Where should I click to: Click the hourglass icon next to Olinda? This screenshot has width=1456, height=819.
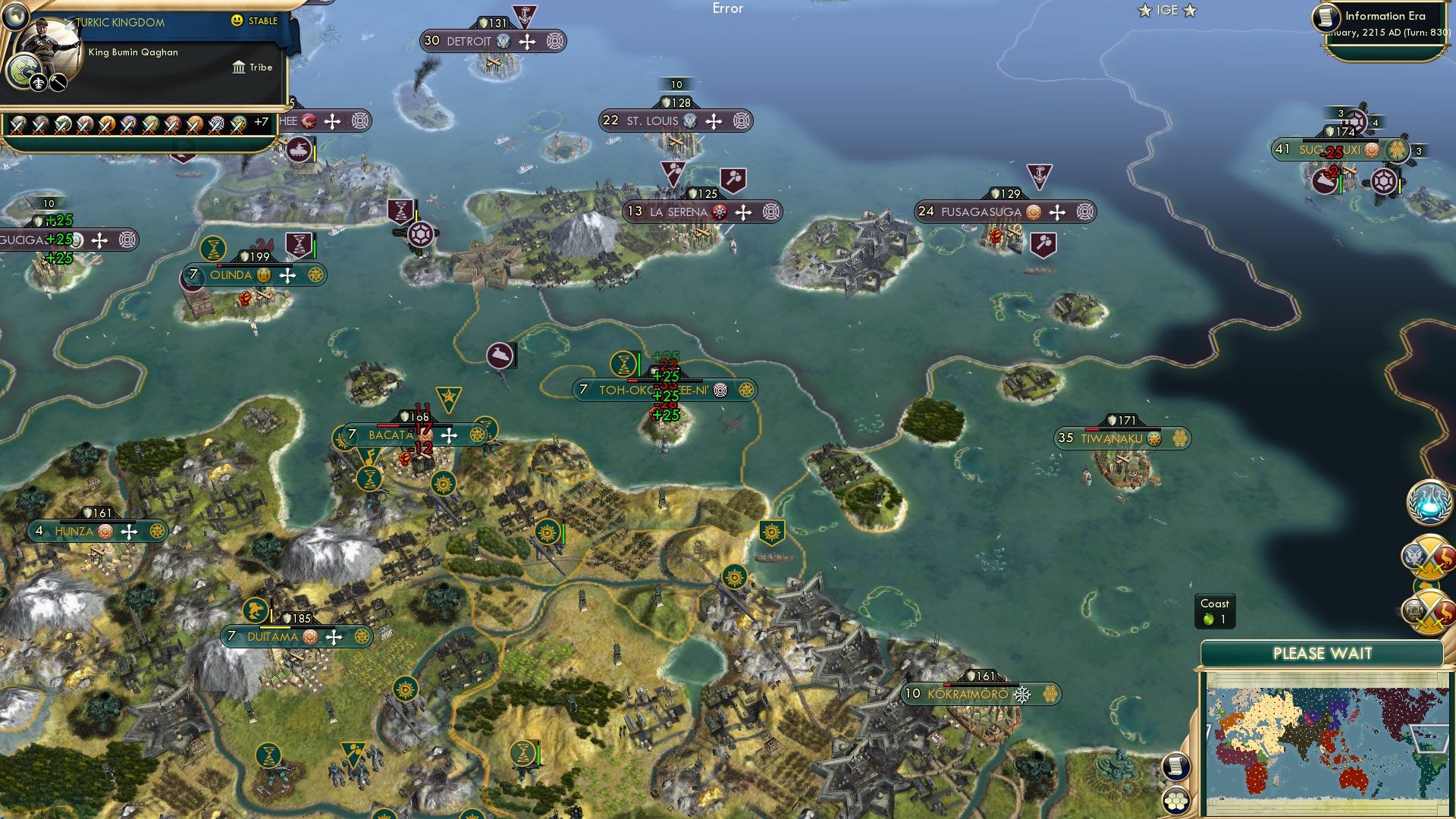click(213, 248)
